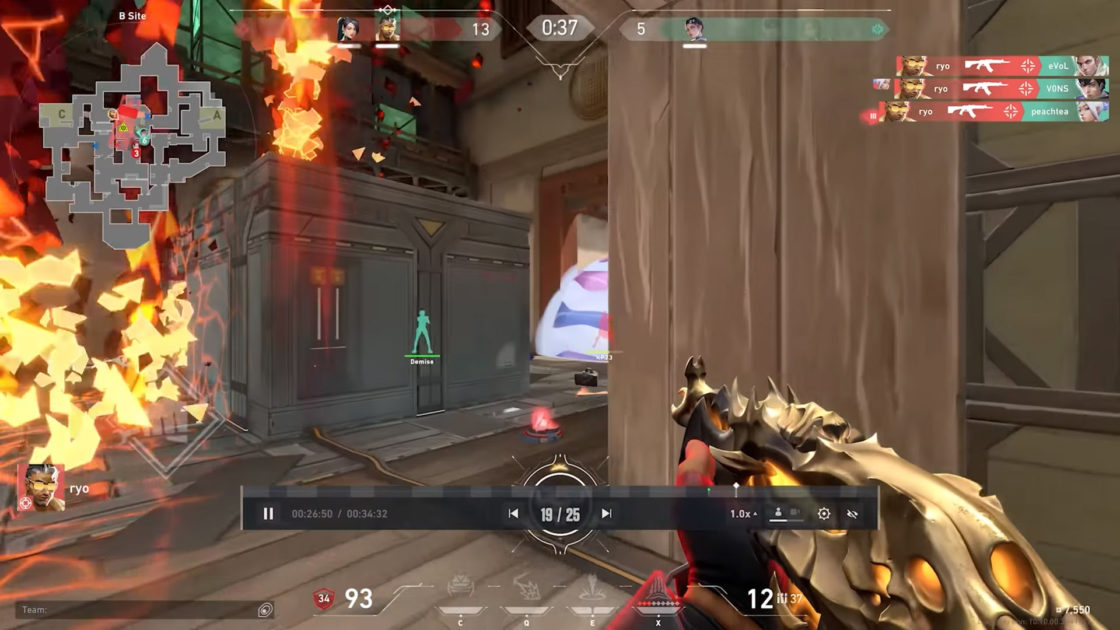Select the ryo player portrait
Viewport: 1120px width, 630px height.
pyautogui.click(x=40, y=488)
